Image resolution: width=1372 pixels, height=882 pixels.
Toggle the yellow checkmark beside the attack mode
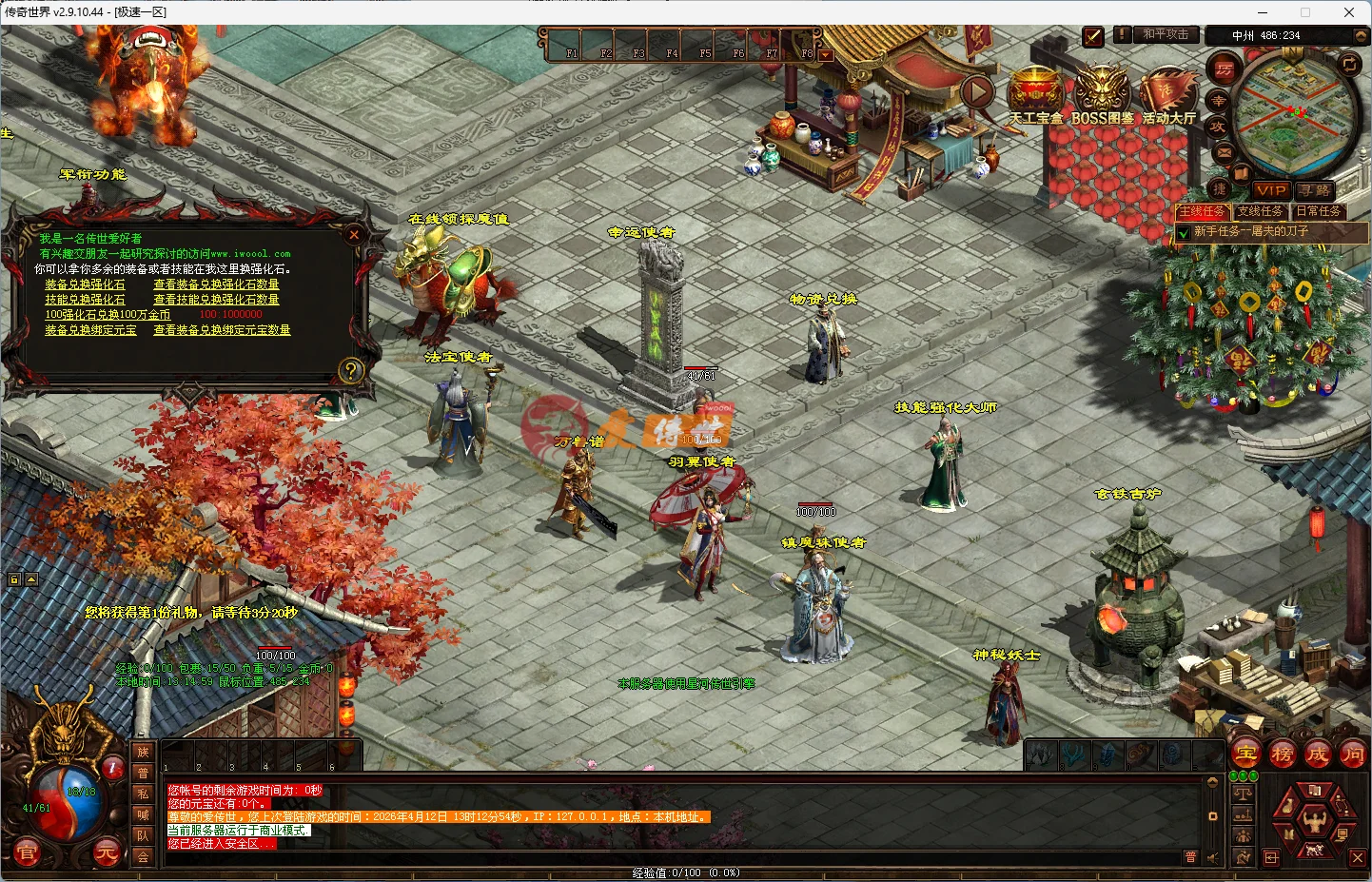pyautogui.click(x=1092, y=37)
